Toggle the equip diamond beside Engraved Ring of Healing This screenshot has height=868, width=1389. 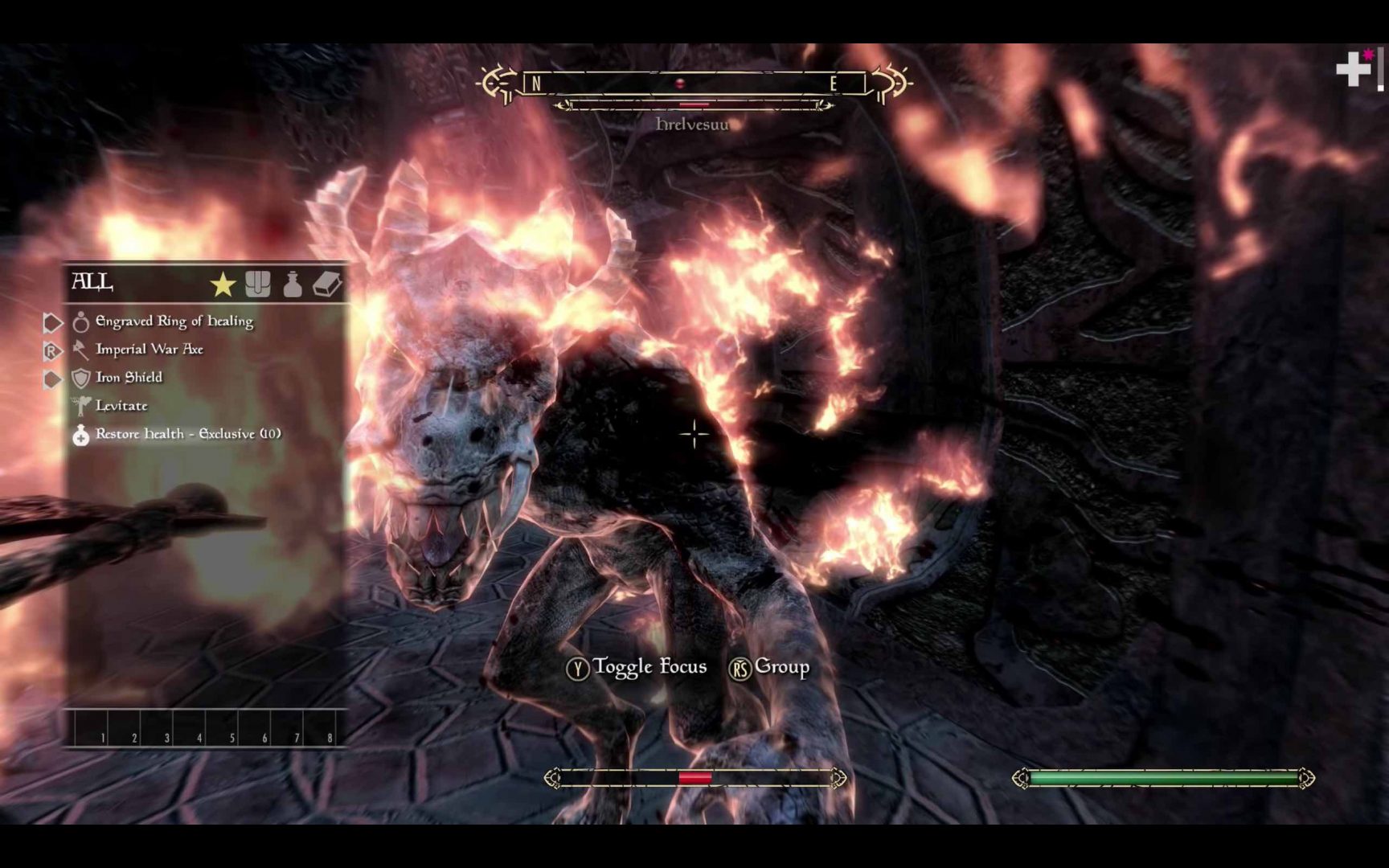point(51,321)
